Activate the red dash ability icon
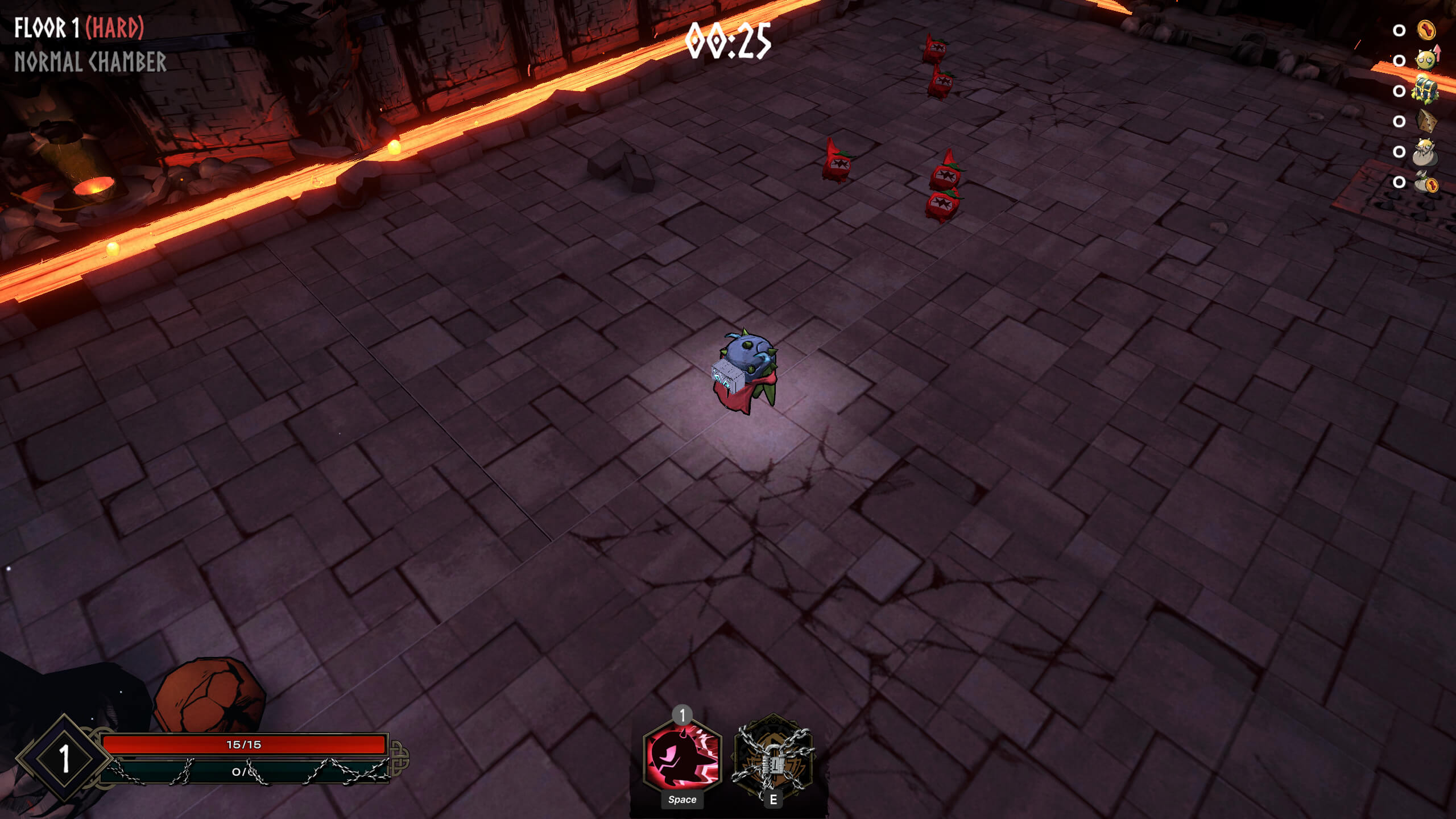Image resolution: width=1456 pixels, height=819 pixels. (x=682, y=756)
